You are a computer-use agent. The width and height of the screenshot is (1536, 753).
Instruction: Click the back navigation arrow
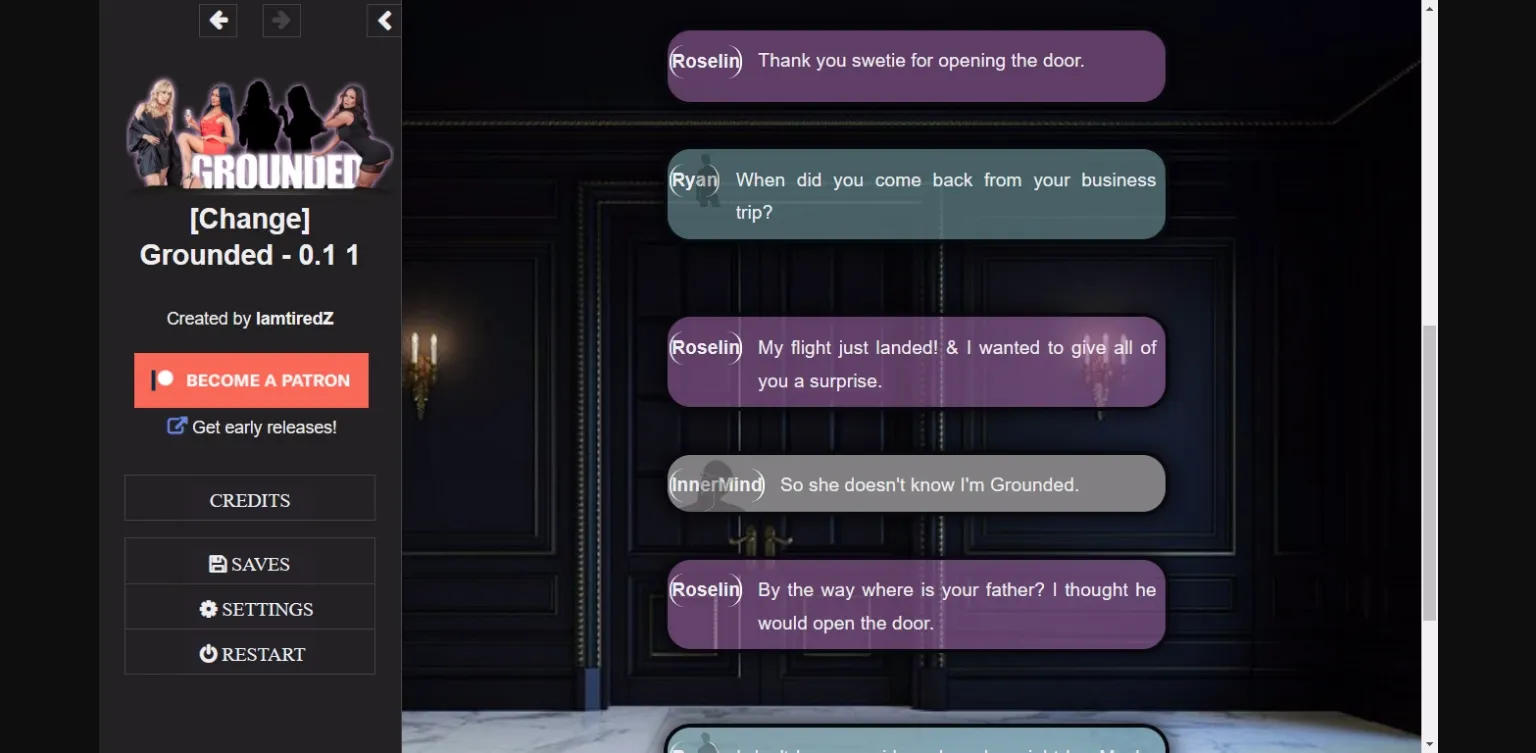pyautogui.click(x=218, y=20)
